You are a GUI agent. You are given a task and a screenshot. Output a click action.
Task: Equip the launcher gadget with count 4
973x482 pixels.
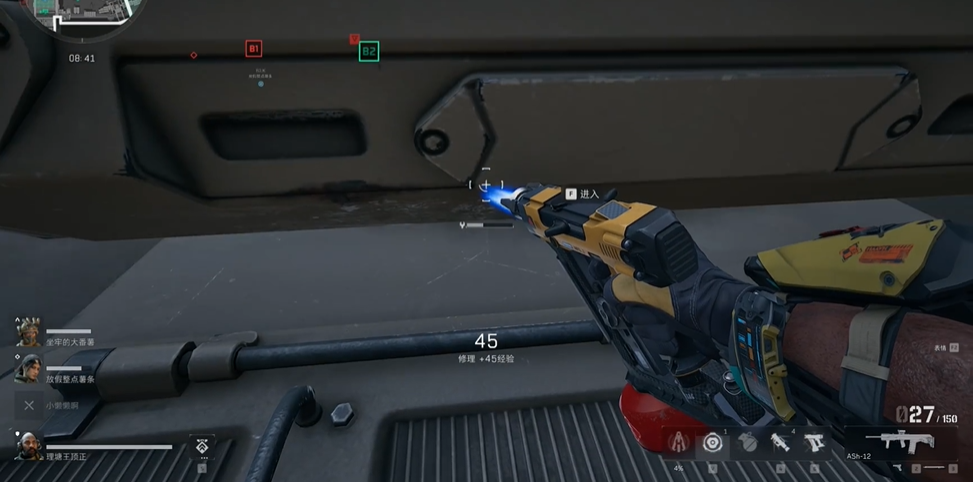coord(780,443)
